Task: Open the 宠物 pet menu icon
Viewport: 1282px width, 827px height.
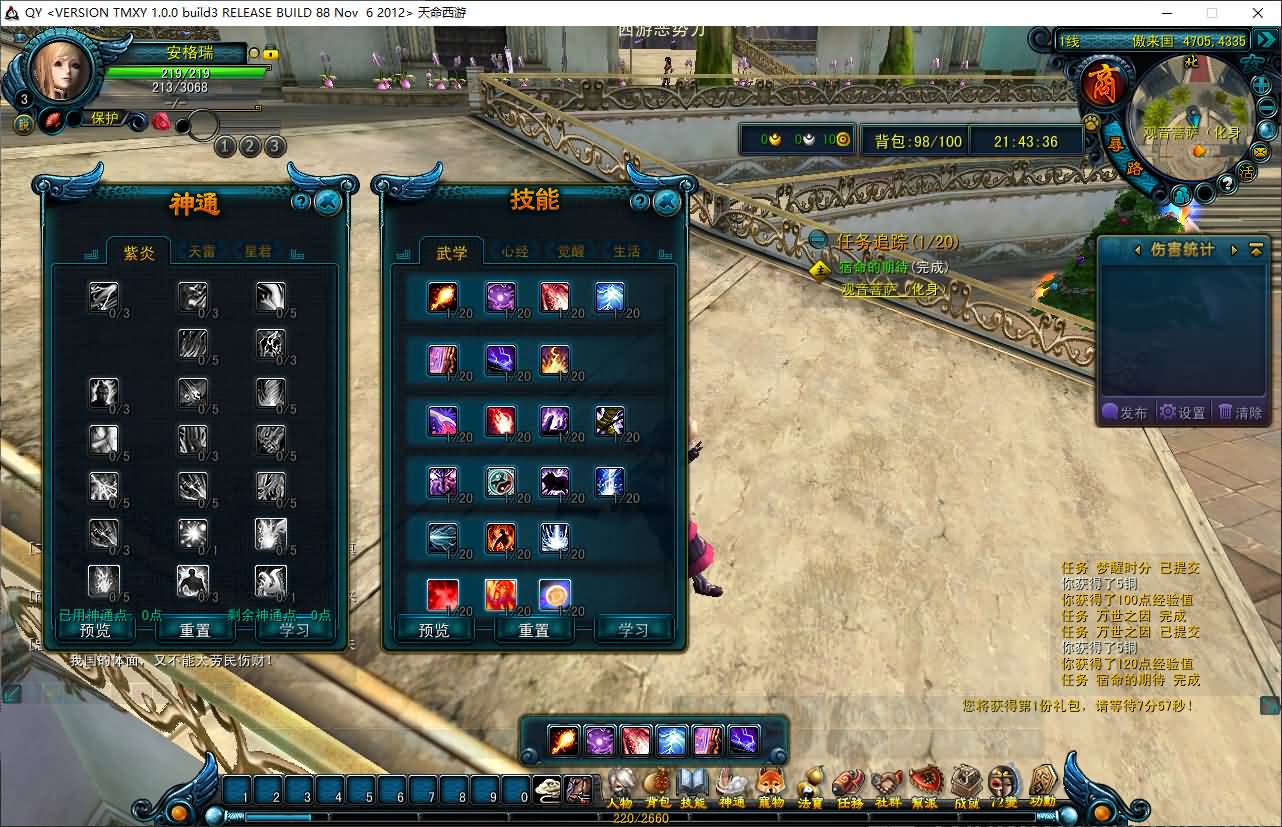Action: 770,787
